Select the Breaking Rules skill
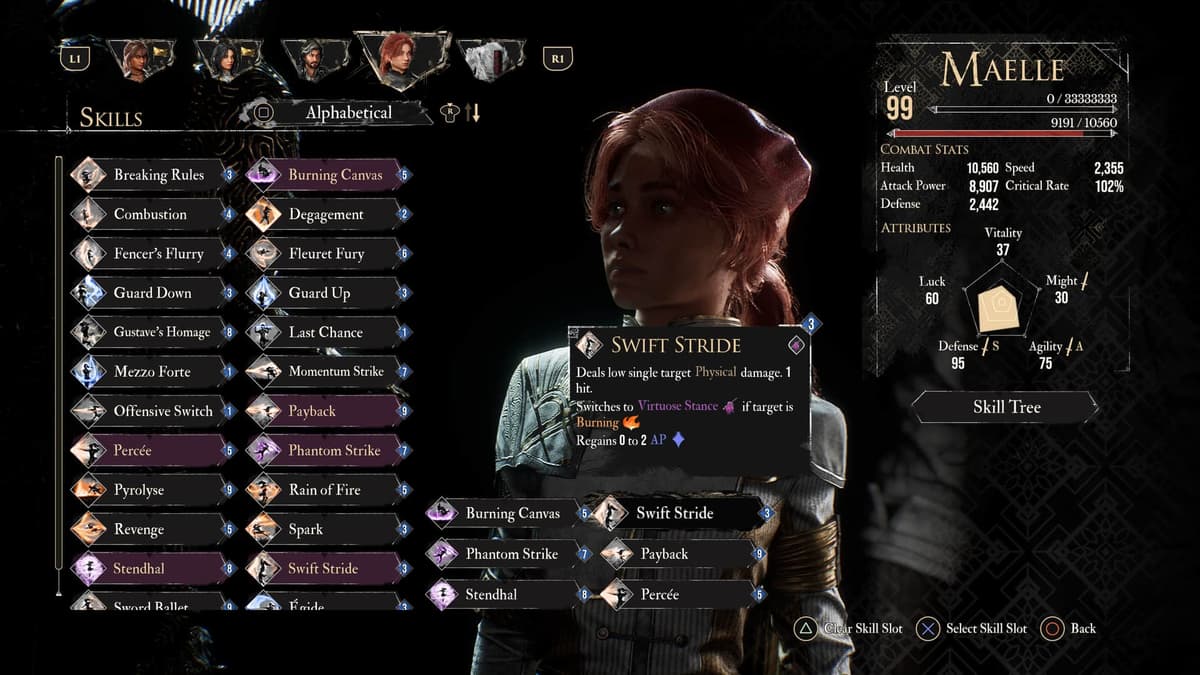Viewport: 1200px width, 675px height. click(158, 175)
